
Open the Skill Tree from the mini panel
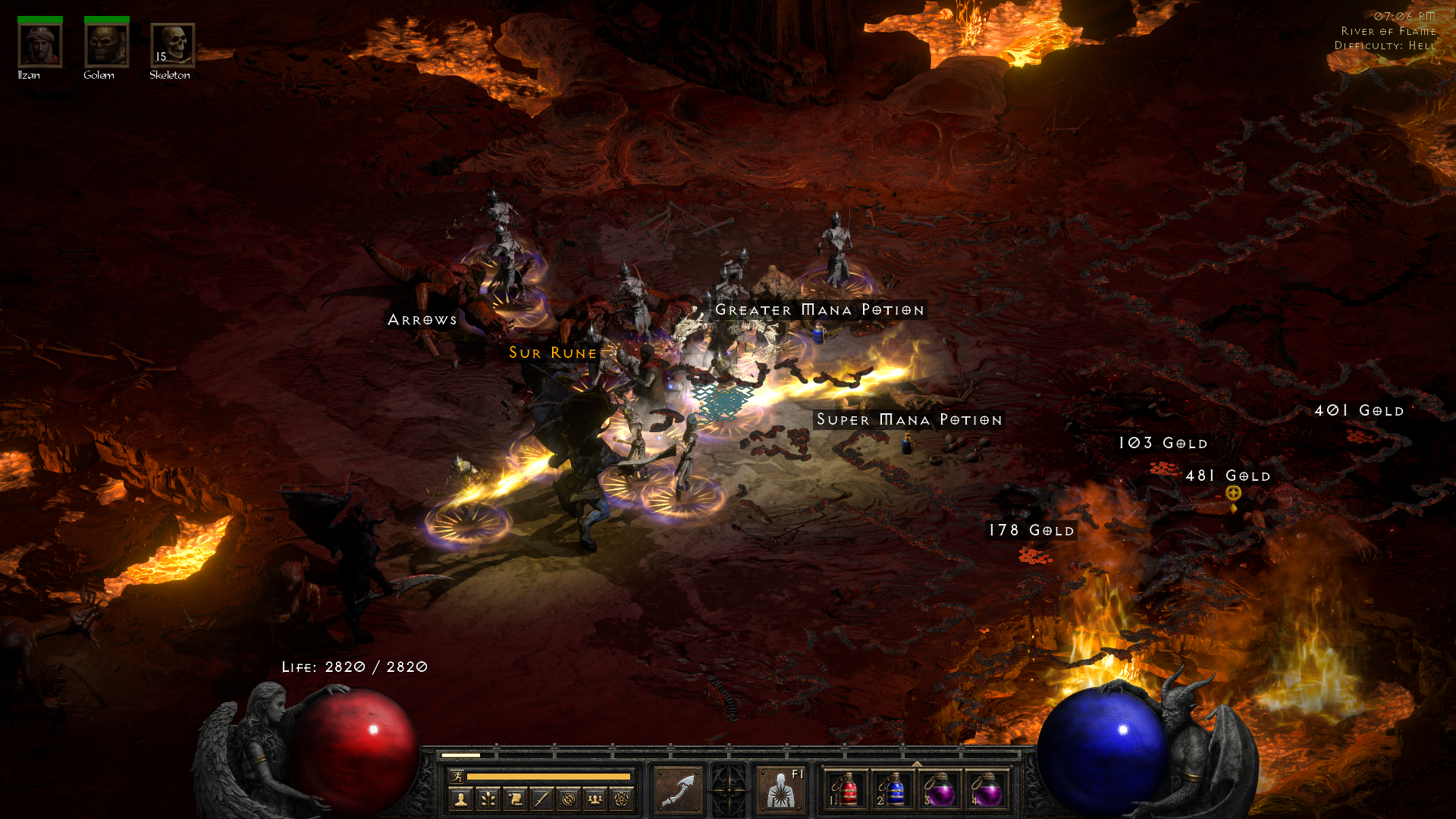click(x=488, y=799)
